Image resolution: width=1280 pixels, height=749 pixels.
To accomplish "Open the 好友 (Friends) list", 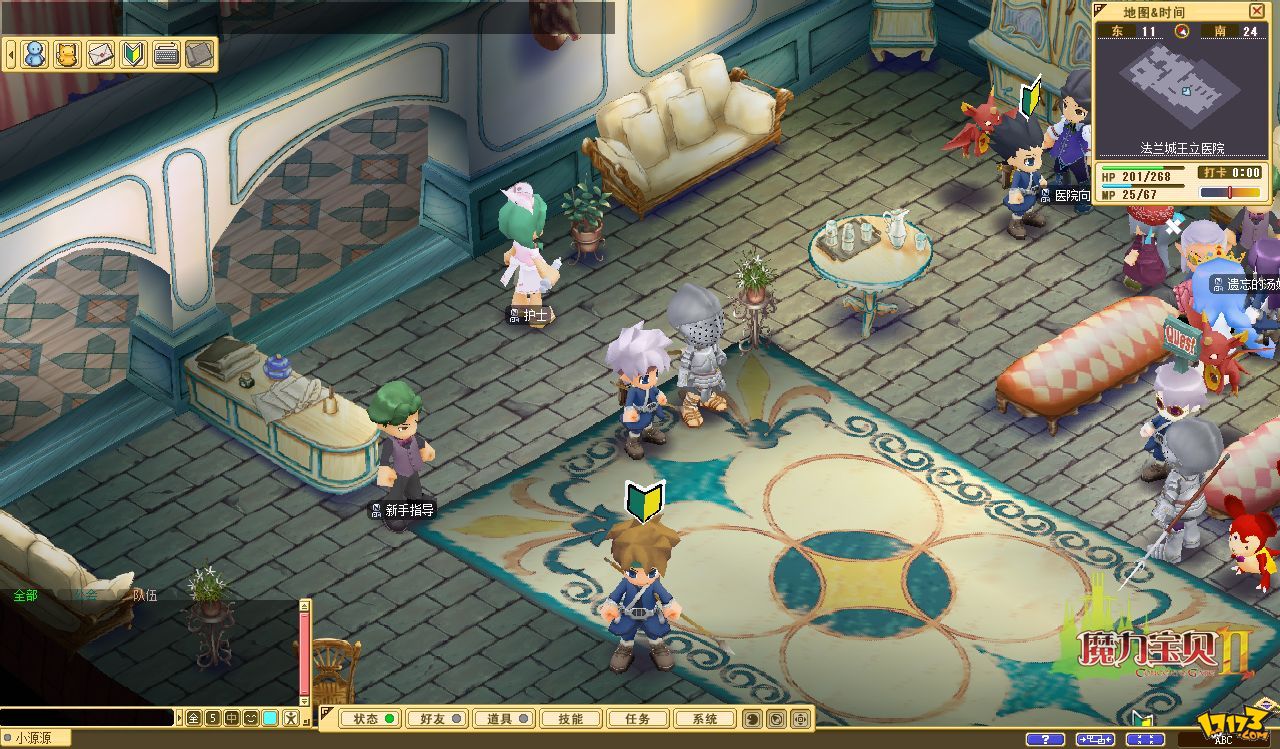I will [x=436, y=719].
